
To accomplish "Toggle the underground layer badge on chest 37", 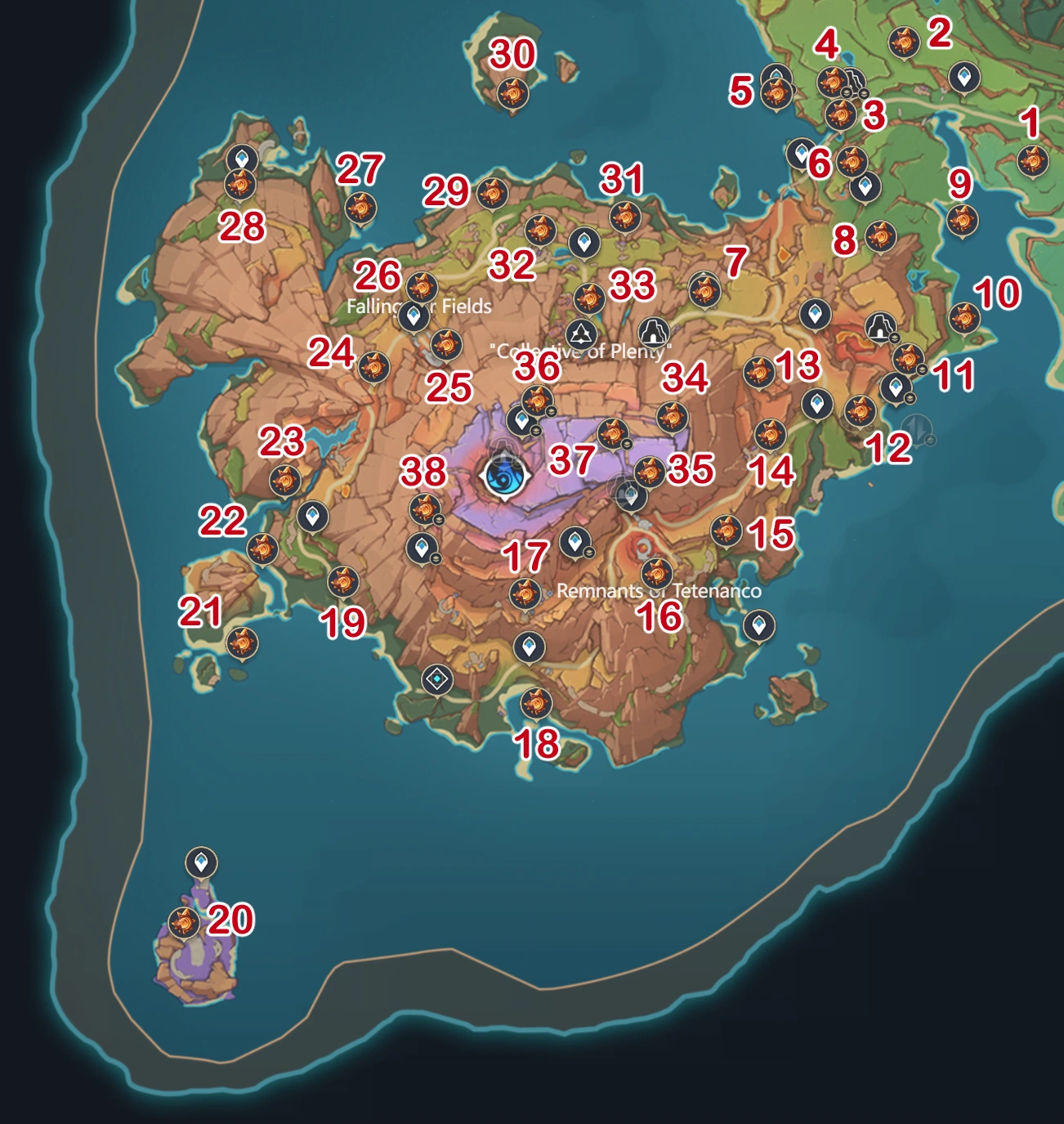I will point(627,445).
